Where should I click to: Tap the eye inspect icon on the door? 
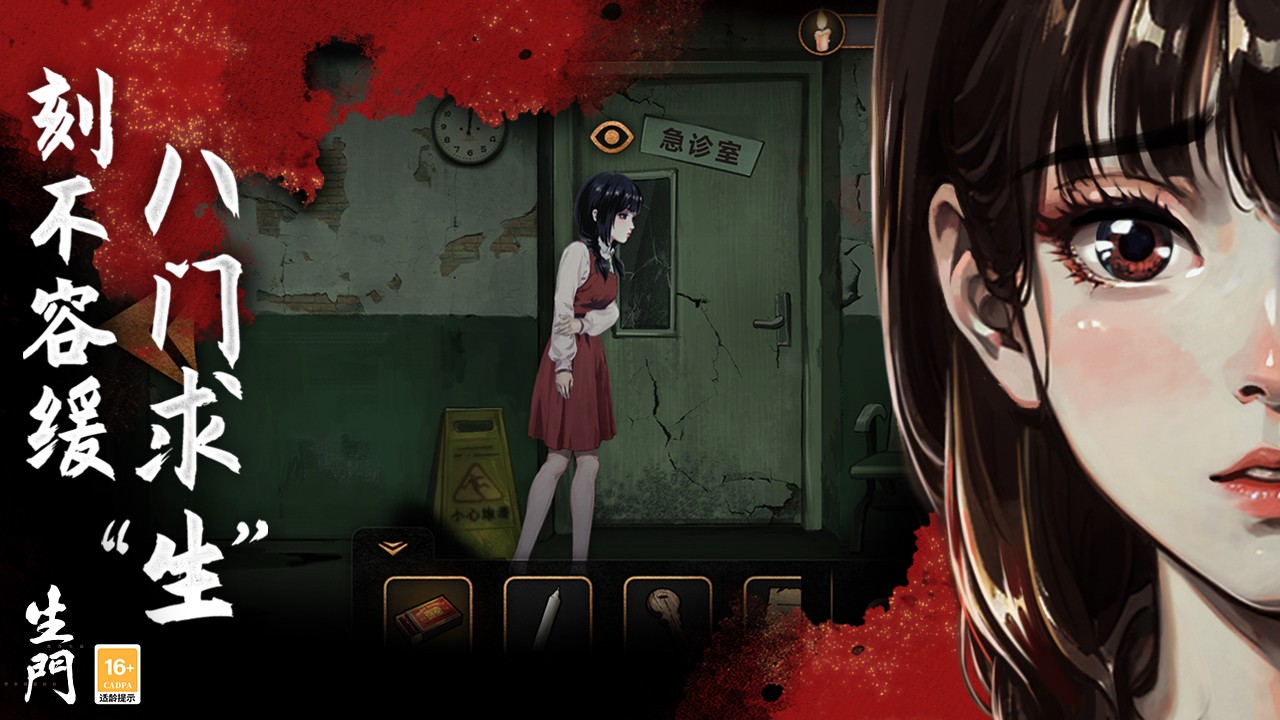[x=607, y=137]
